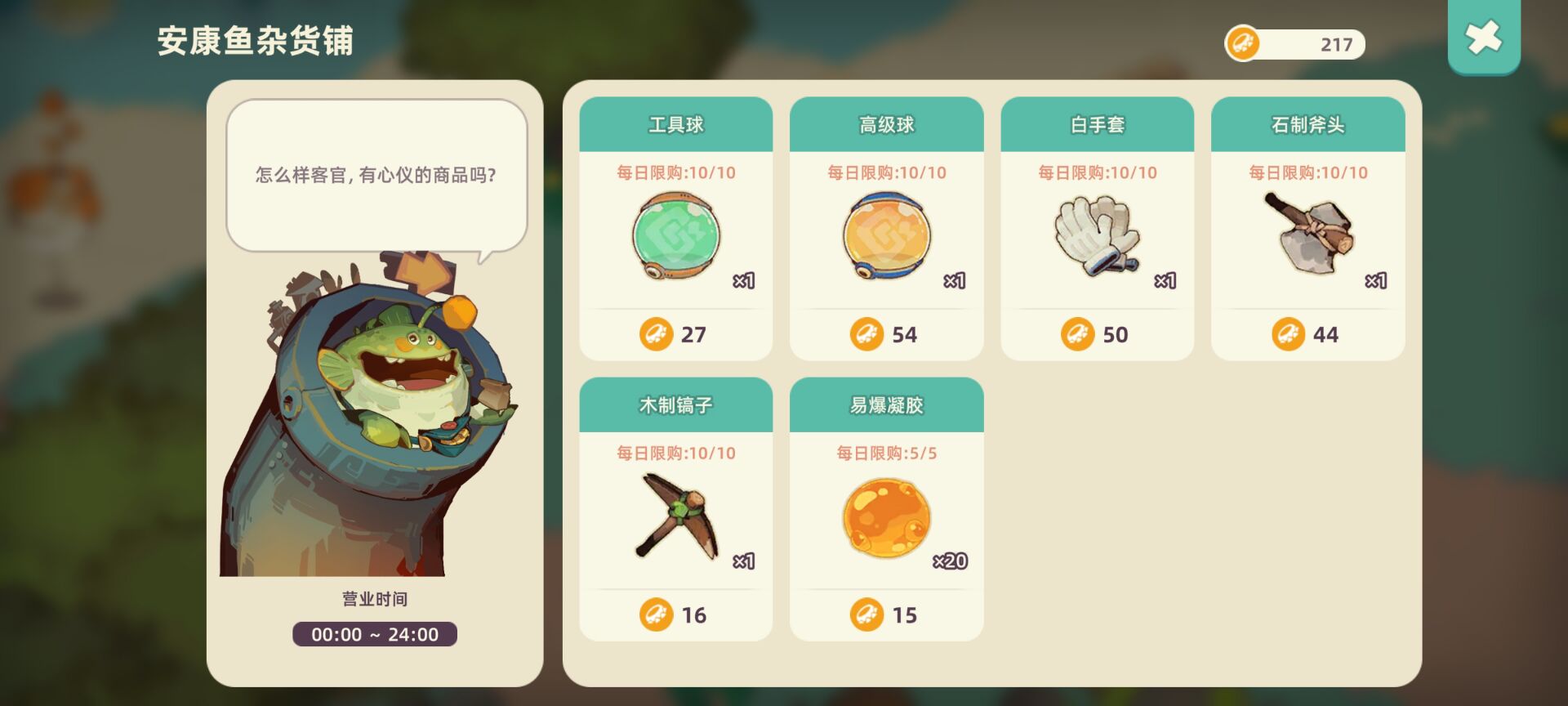Click the 每日限购:5/5 label on 易爆凝胶
This screenshot has width=1568, height=706.
point(886,454)
